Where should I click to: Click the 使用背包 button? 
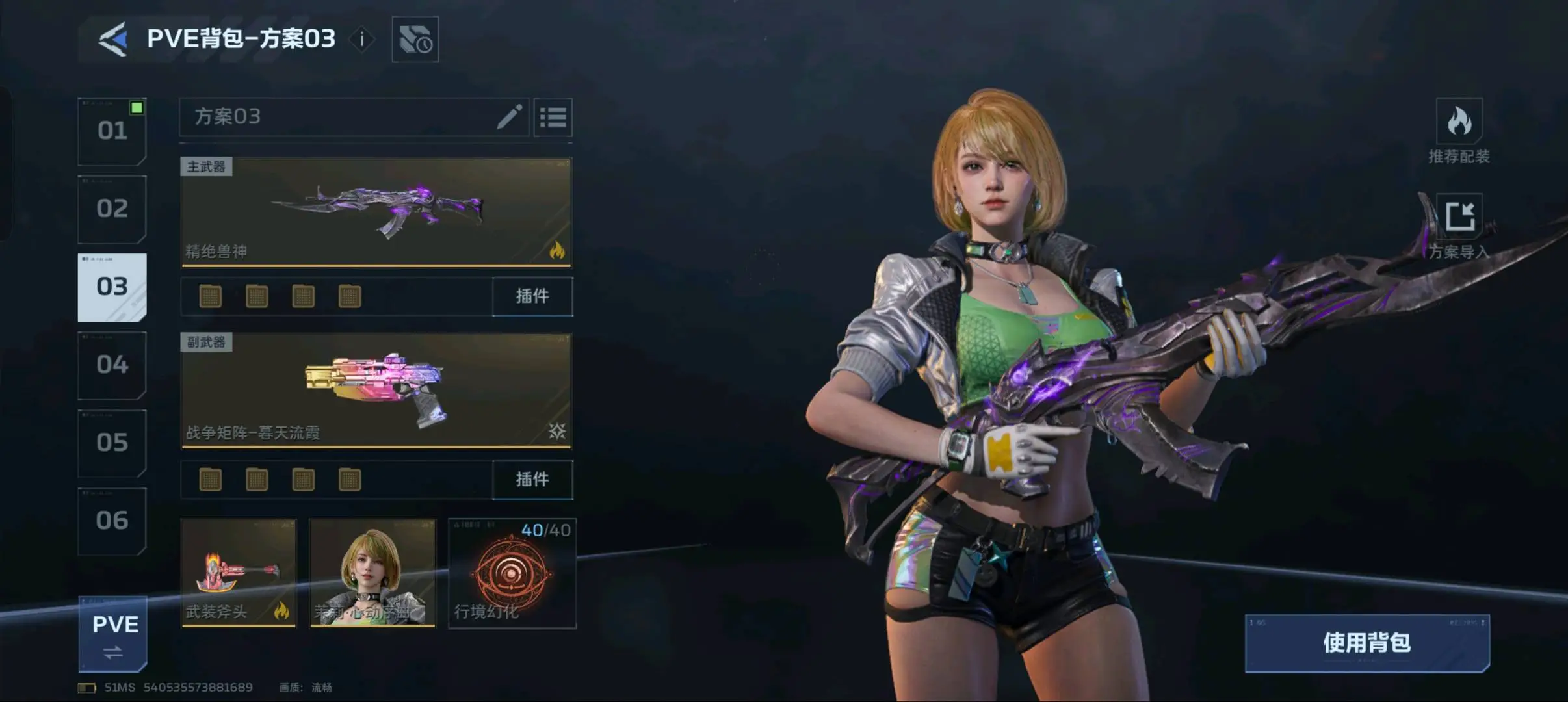point(1367,643)
